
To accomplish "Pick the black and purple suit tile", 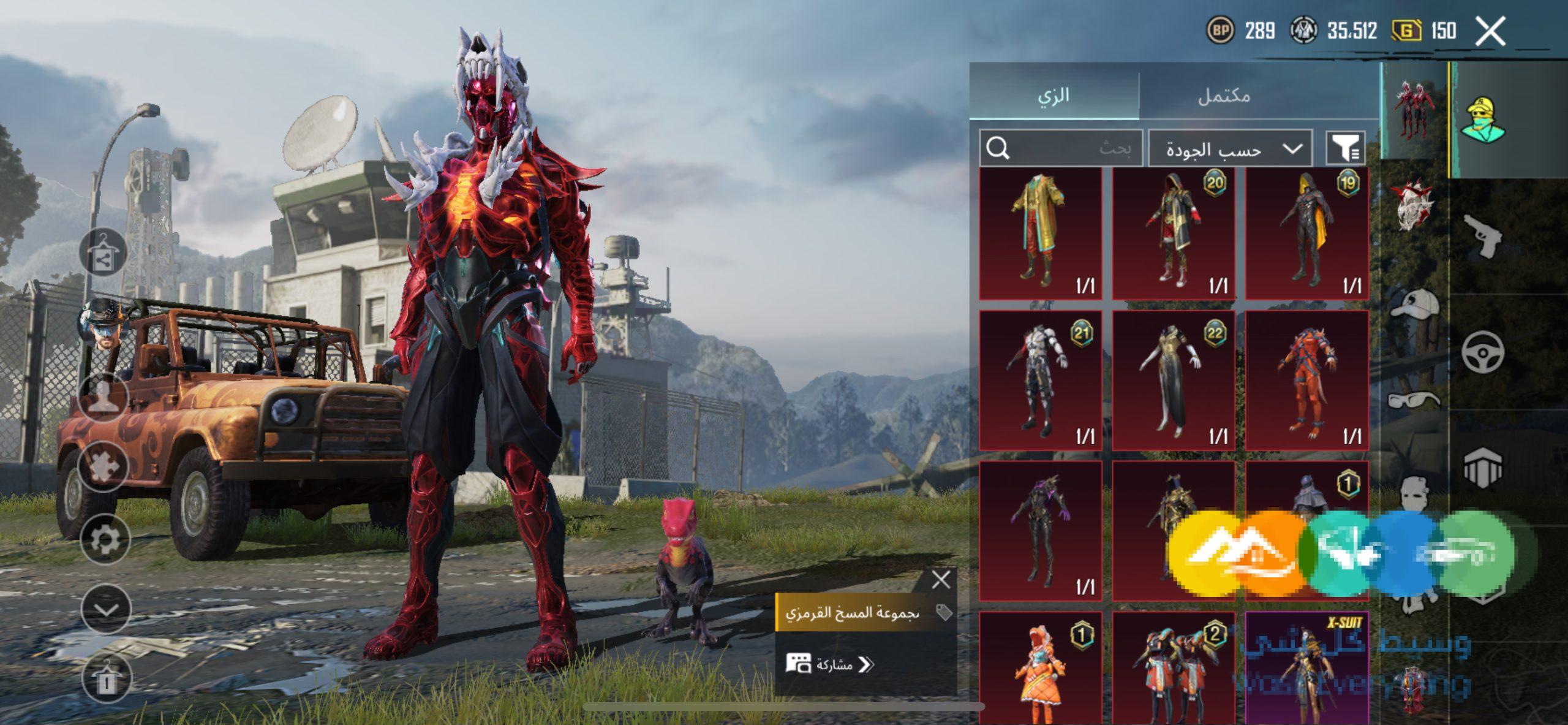I will click(x=1040, y=531).
